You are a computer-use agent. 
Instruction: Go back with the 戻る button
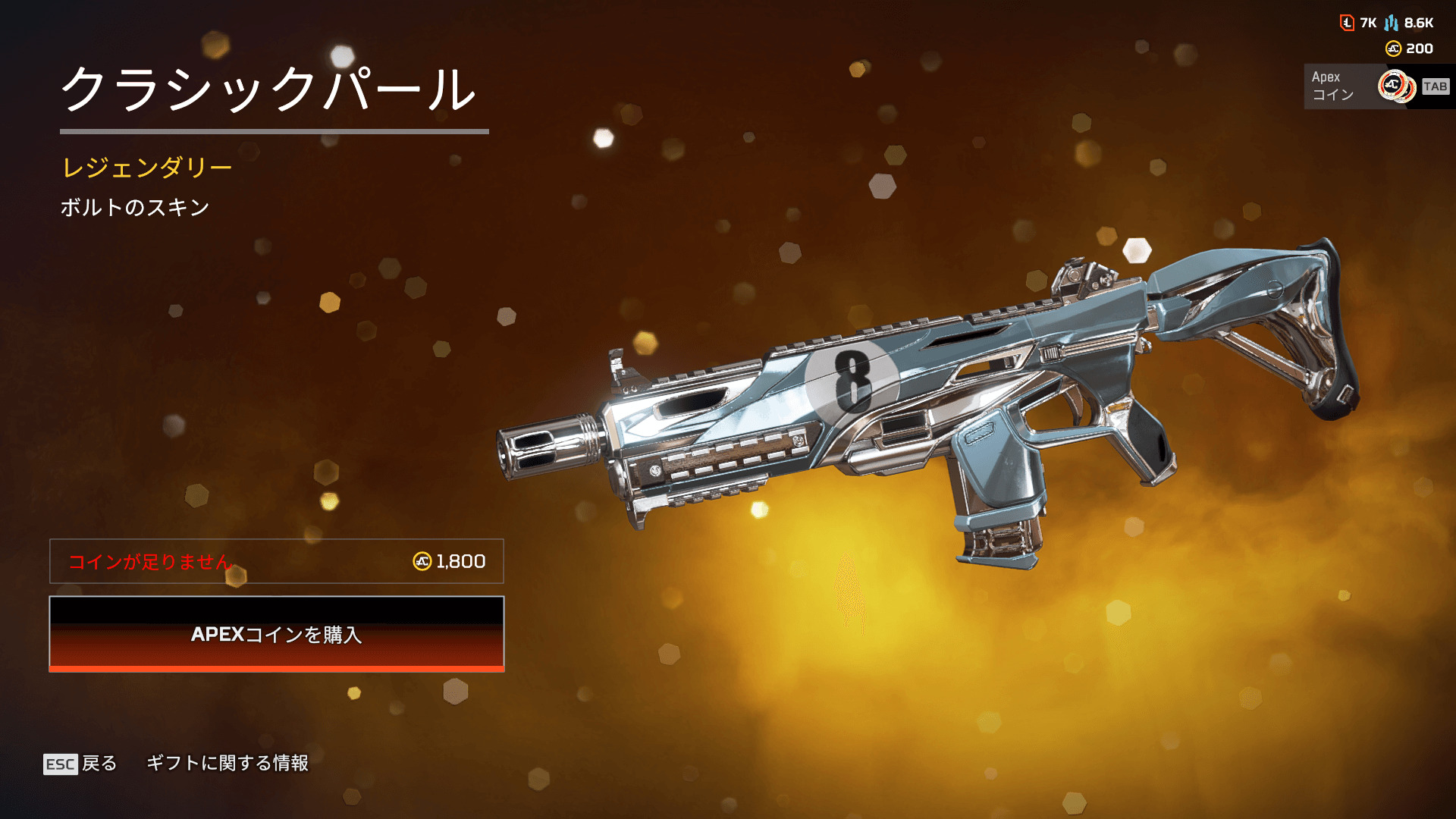(80, 763)
